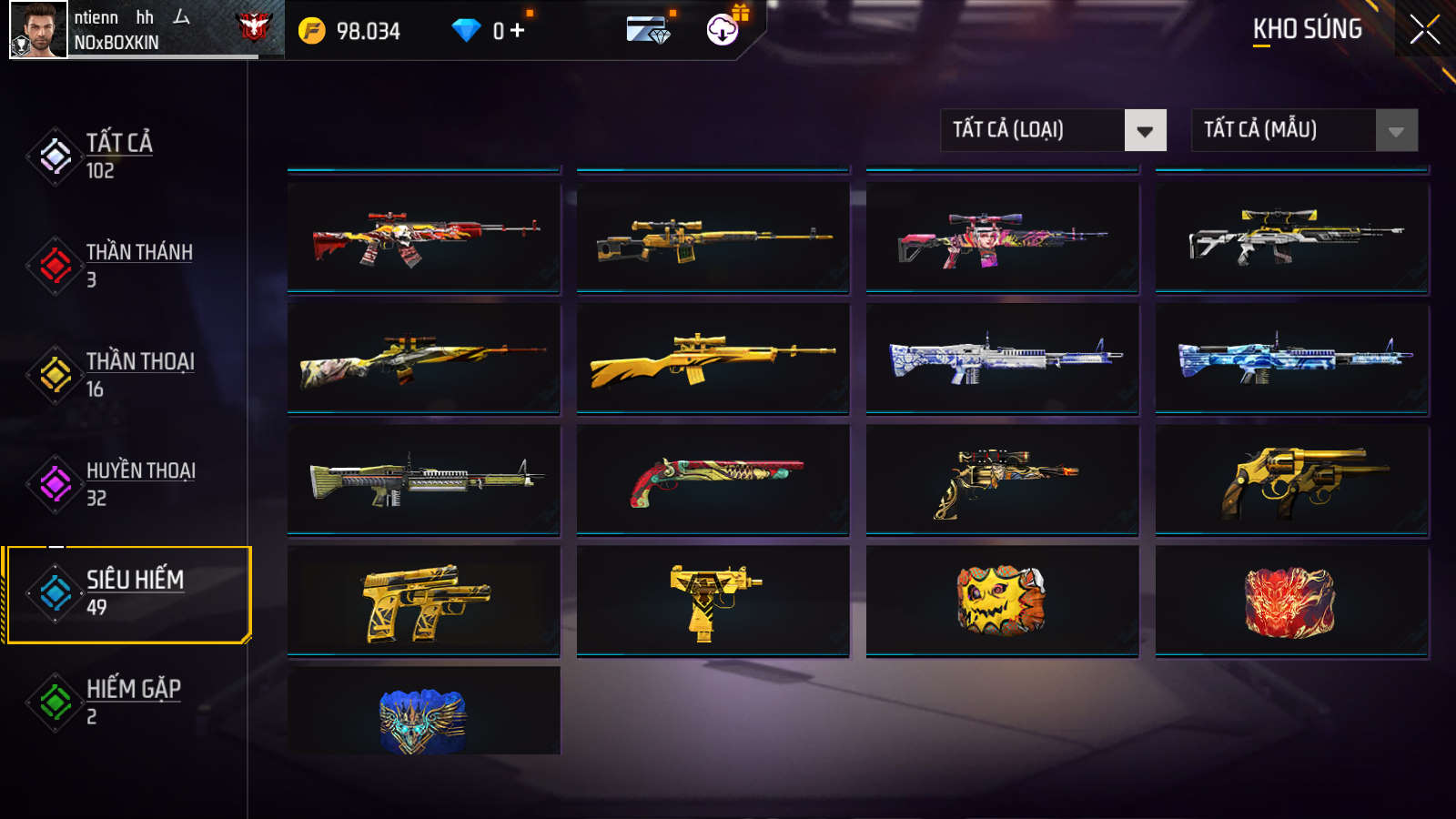Pick the pink sniper rifle skin
This screenshot has height=819, width=1456.
click(x=1002, y=238)
